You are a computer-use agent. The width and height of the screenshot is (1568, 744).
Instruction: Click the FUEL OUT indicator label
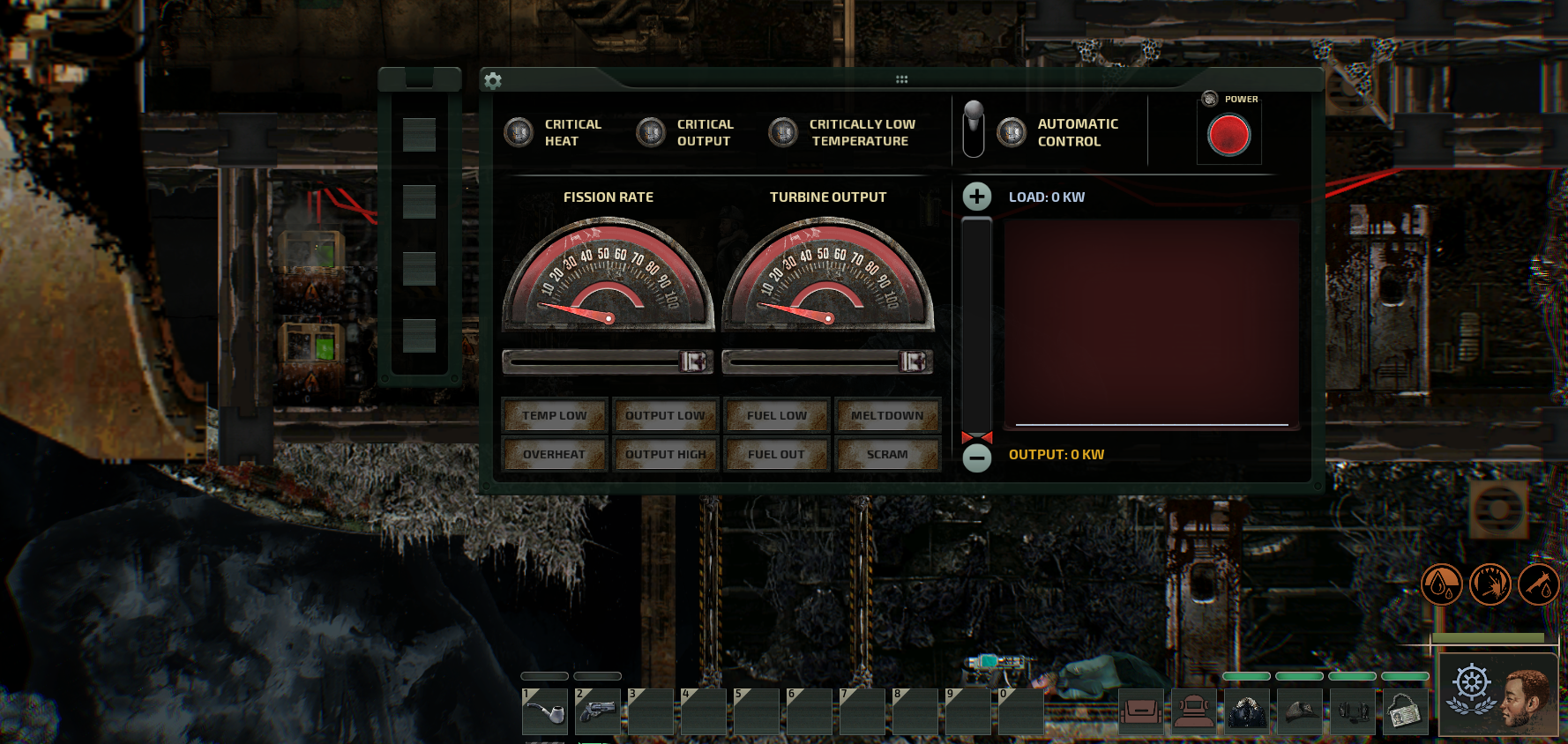pyautogui.click(x=776, y=453)
